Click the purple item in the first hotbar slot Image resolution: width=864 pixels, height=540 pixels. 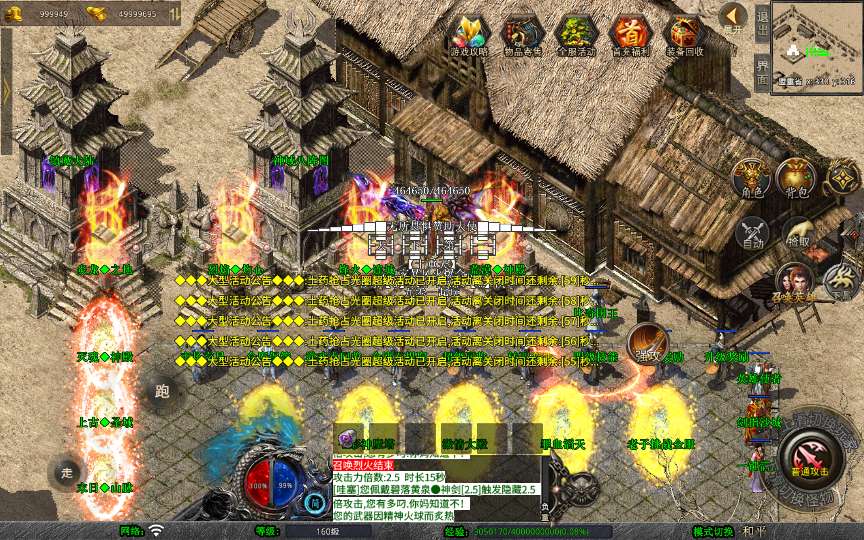[x=350, y=438]
